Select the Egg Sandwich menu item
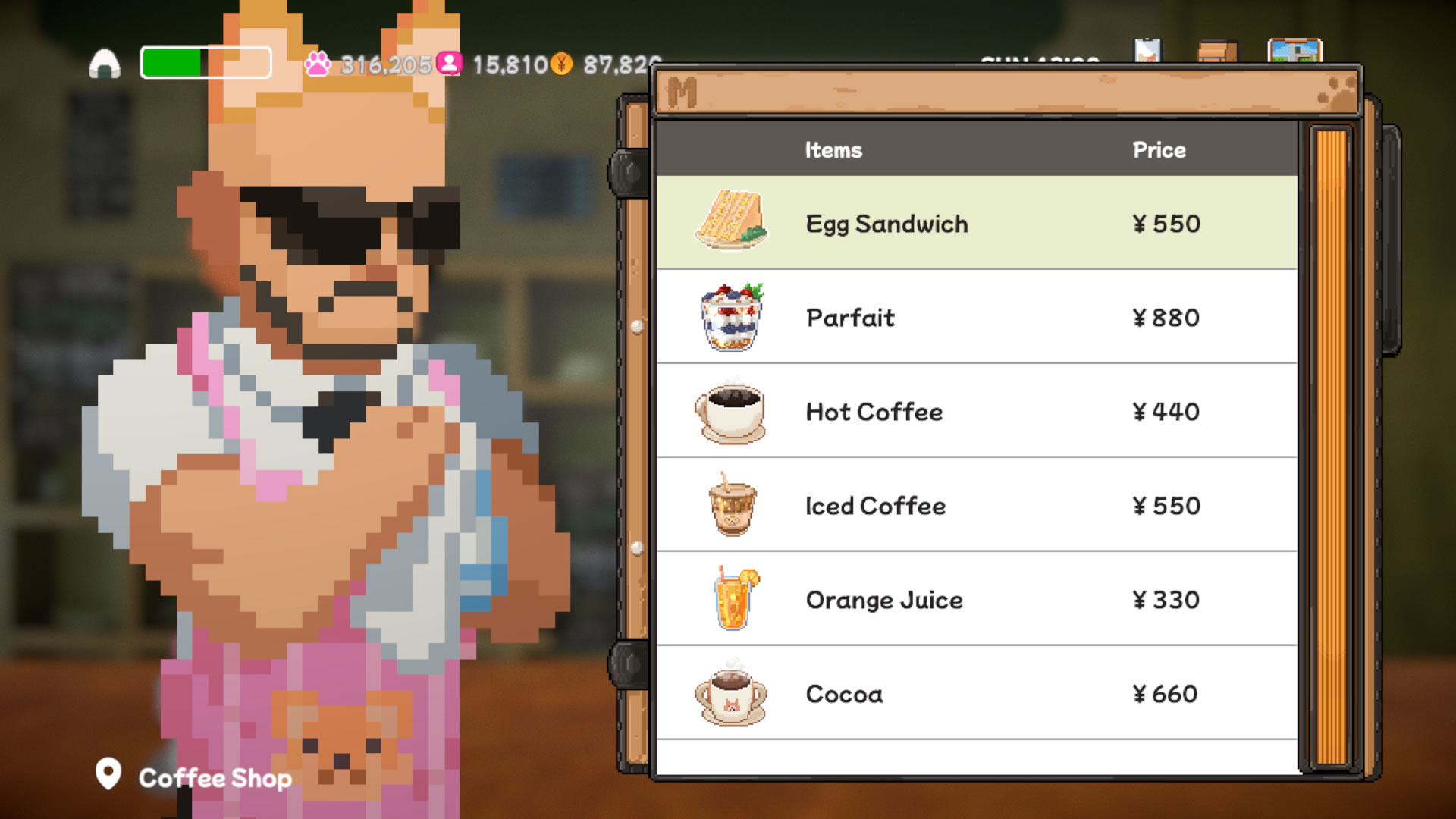1456x819 pixels. (976, 224)
